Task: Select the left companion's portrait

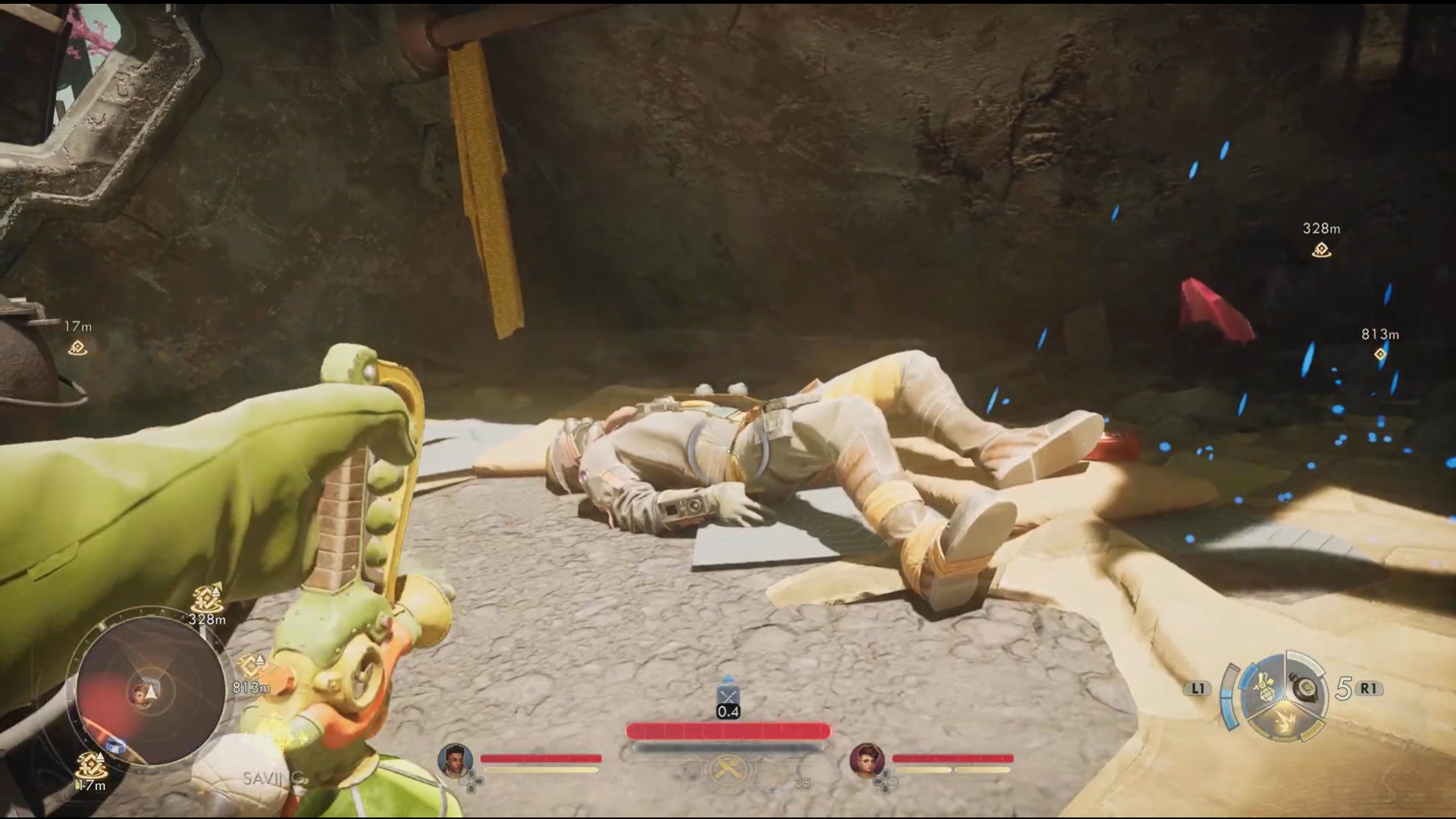Action: [457, 760]
